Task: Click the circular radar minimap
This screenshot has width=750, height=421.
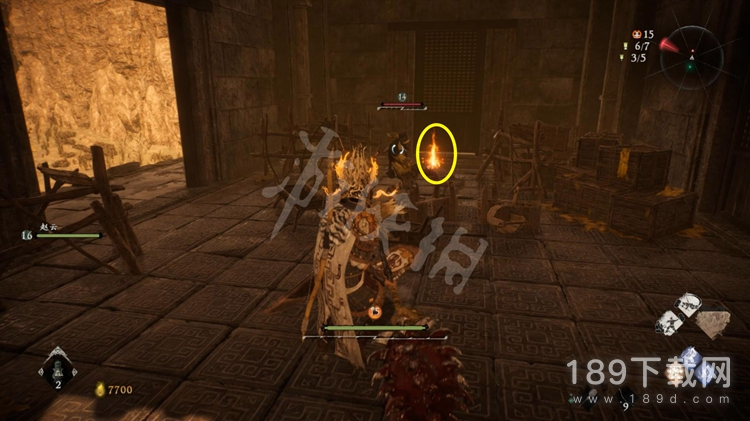Action: [x=691, y=57]
